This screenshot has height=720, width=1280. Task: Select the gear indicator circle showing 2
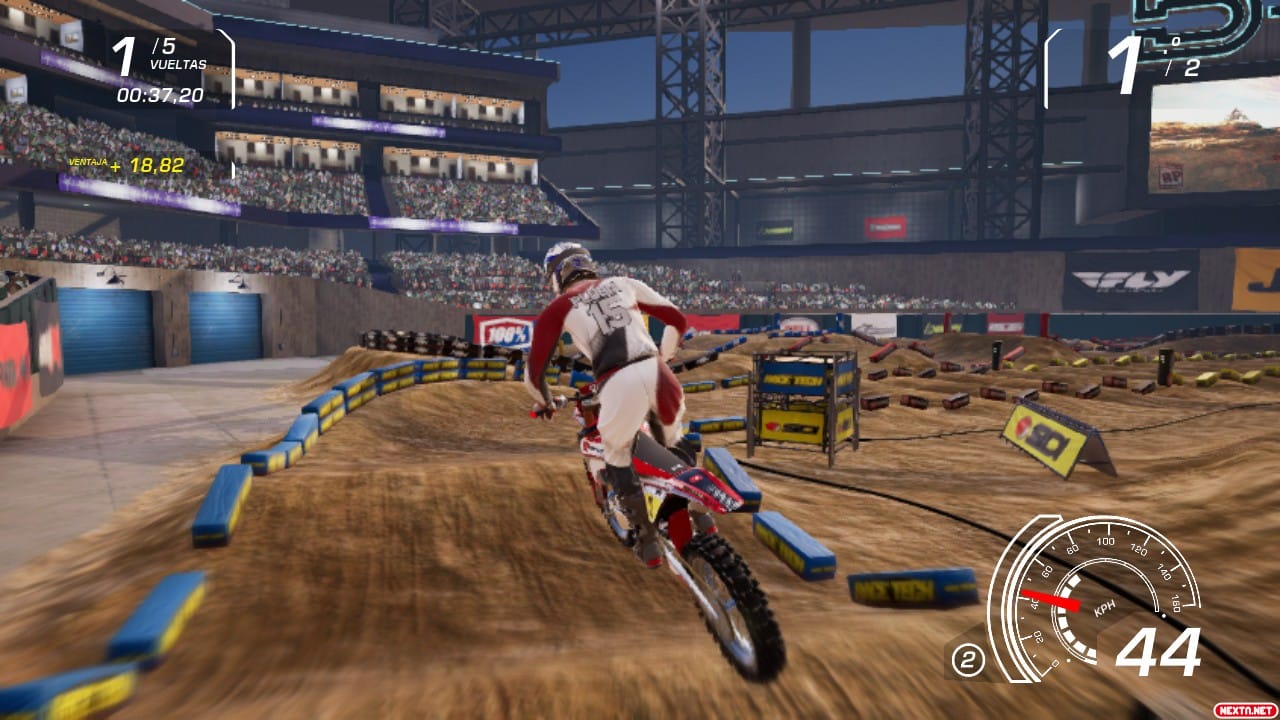coord(966,659)
